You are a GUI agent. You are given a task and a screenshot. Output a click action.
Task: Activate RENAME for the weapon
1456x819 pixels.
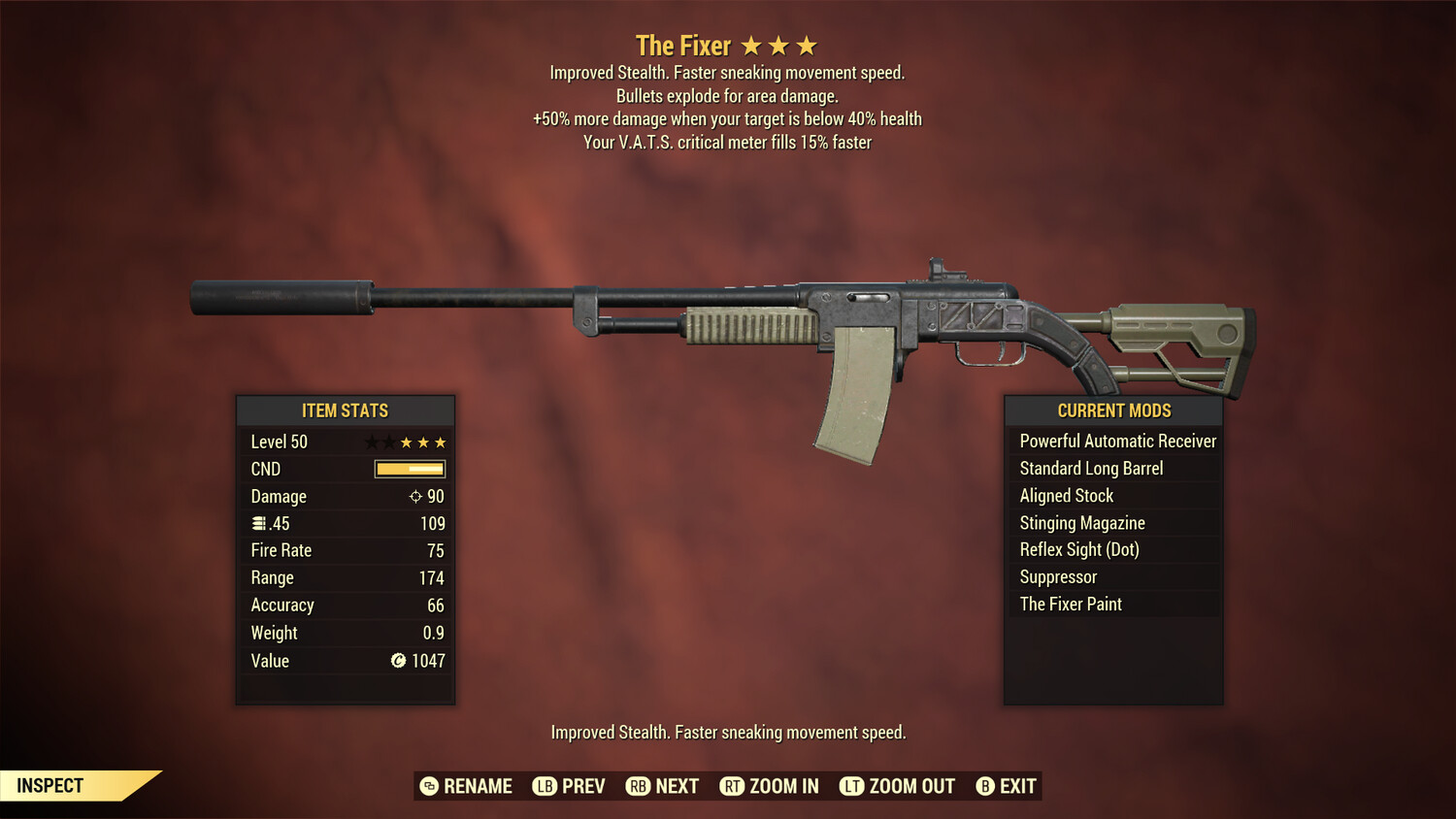pyautogui.click(x=478, y=786)
